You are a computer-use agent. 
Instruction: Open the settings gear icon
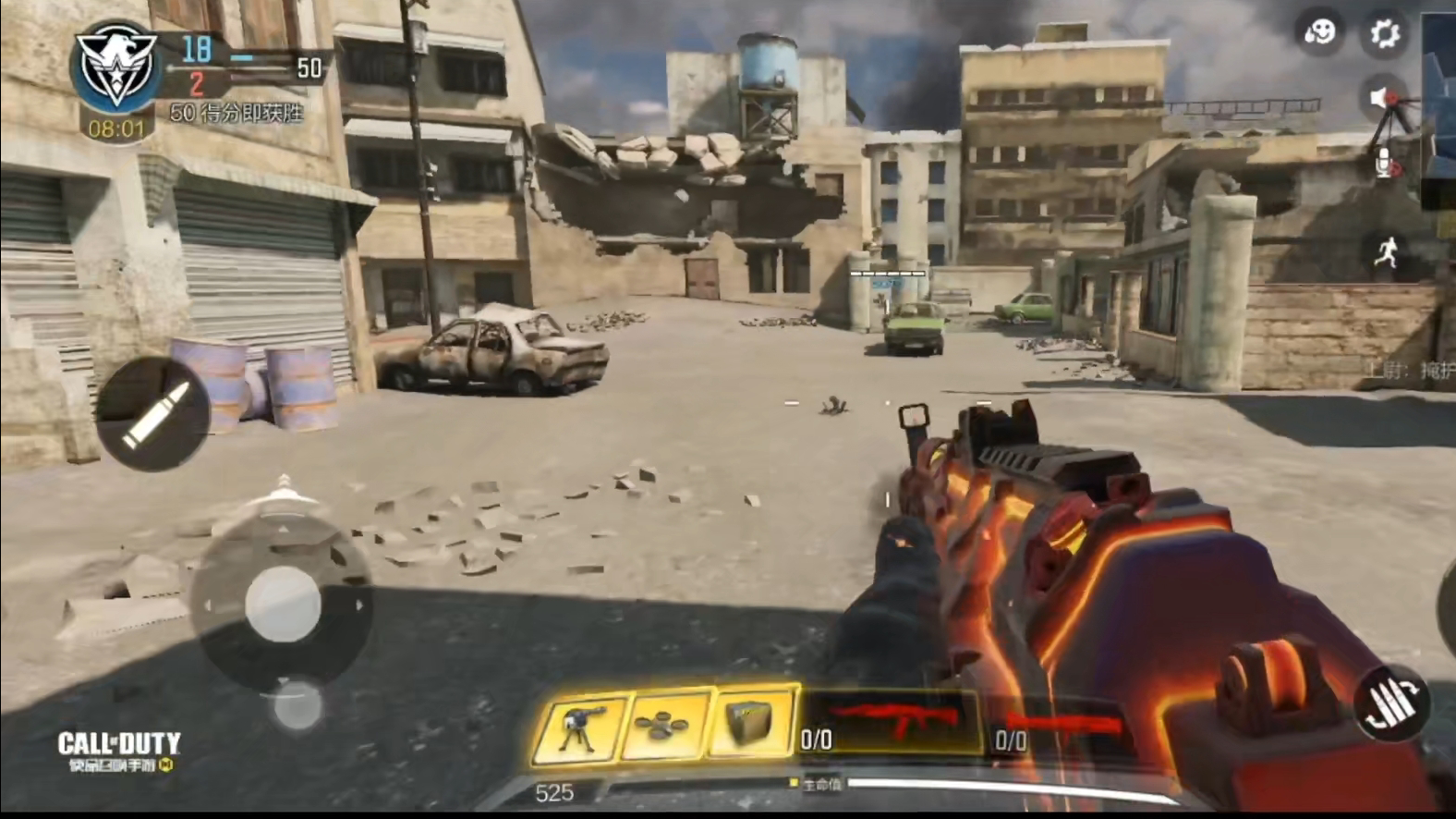[x=1384, y=35]
